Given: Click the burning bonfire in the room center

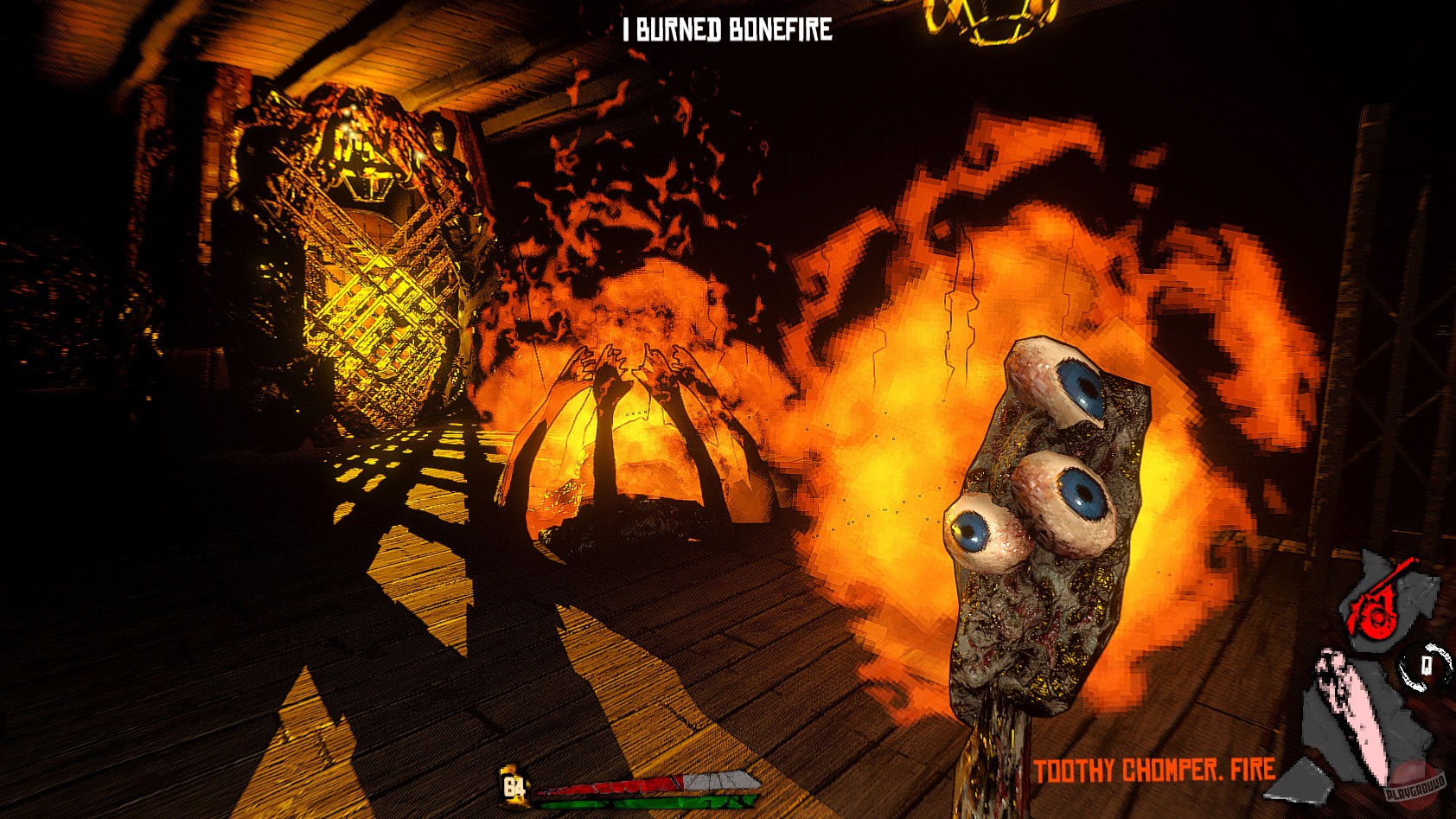Looking at the screenshot, I should [631, 450].
